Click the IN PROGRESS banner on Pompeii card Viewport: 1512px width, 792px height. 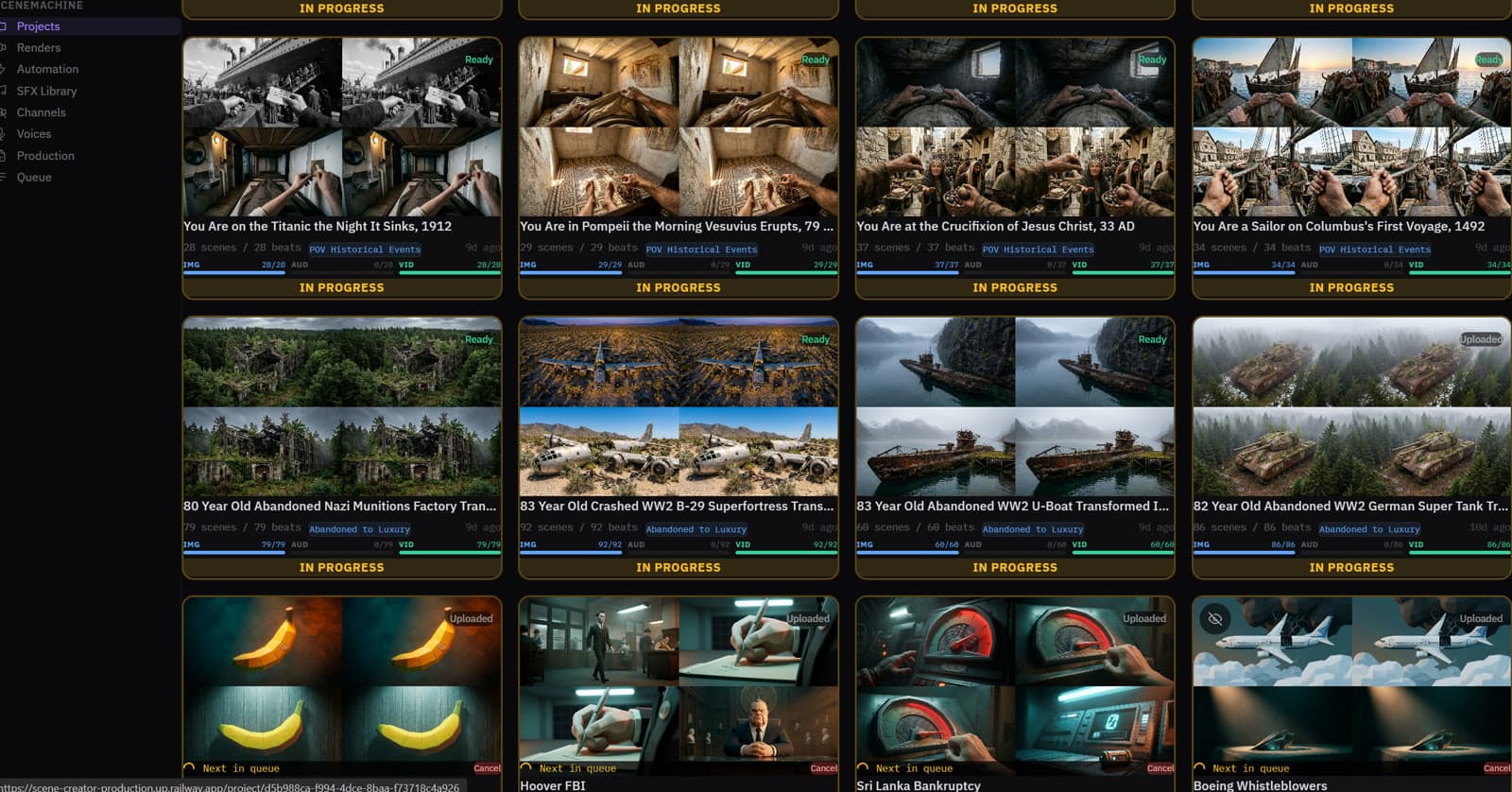click(679, 287)
